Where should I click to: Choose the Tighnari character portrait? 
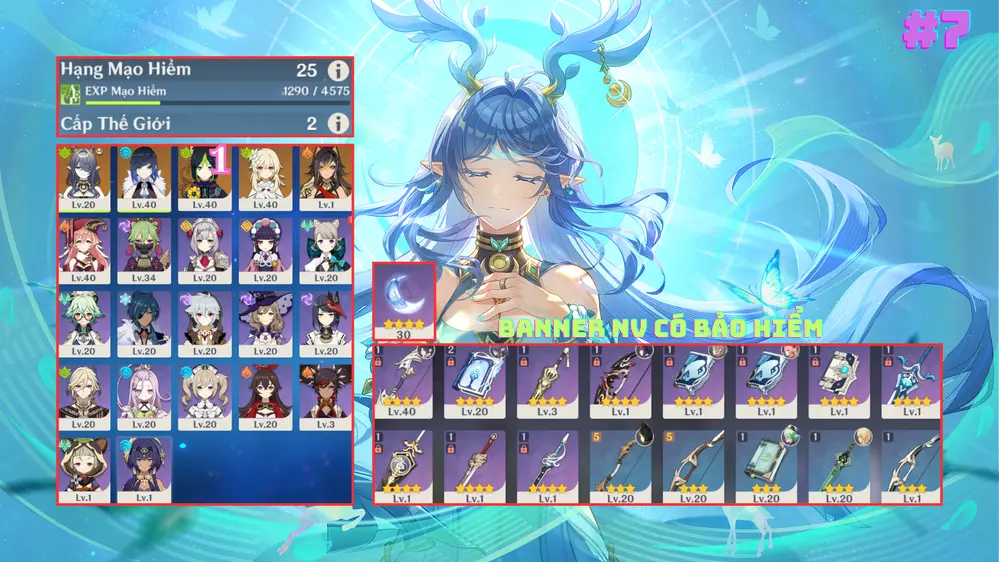(205, 177)
